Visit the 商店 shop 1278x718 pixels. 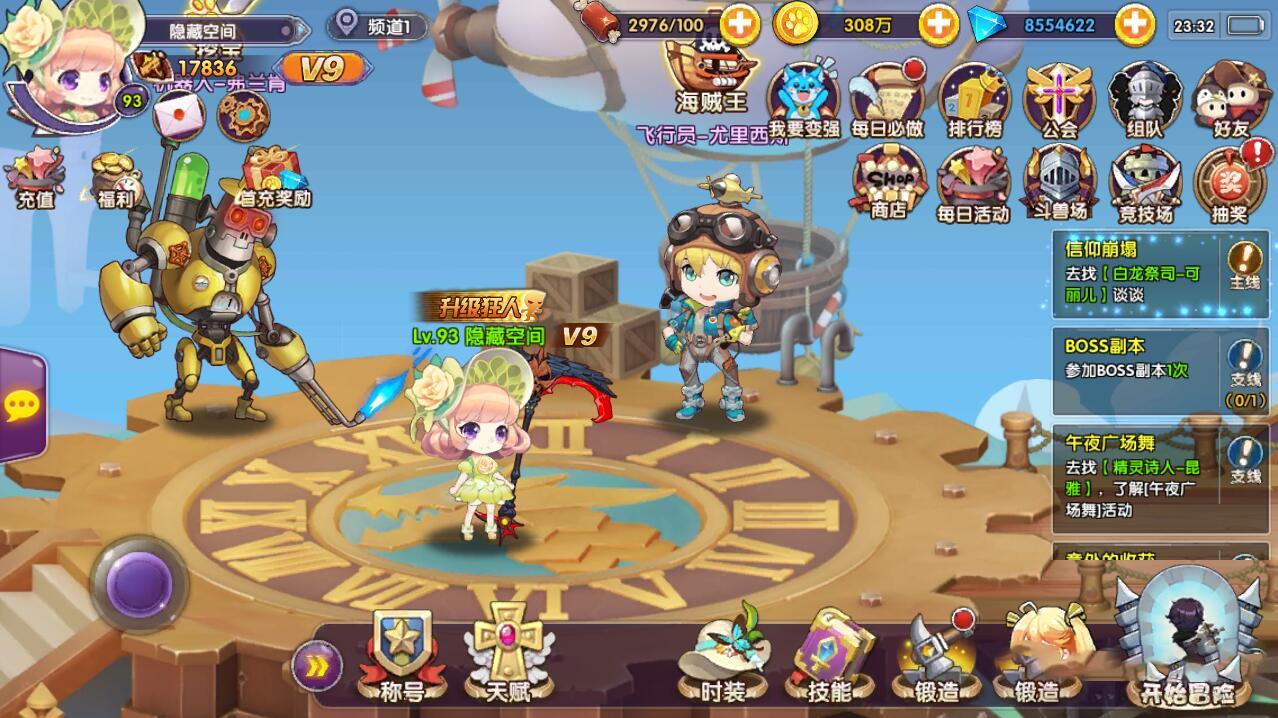click(888, 183)
